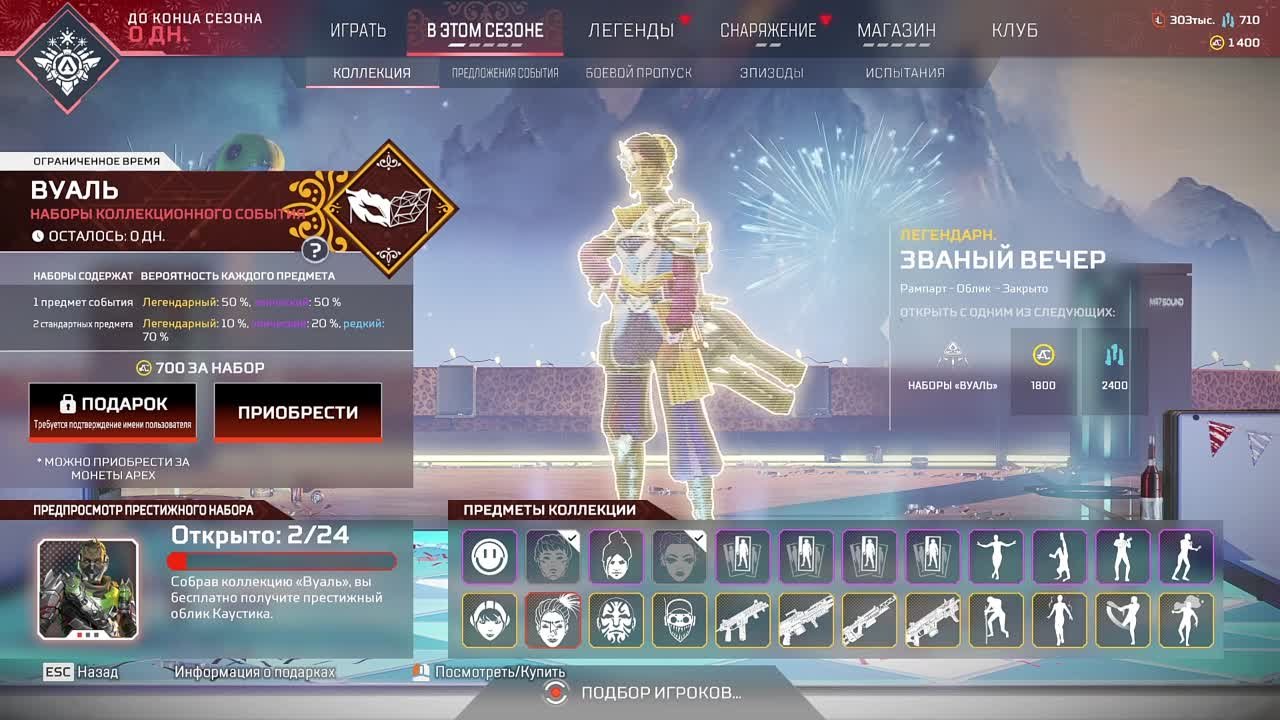Select the checkmarked Loba portrait holospray

coord(680,556)
